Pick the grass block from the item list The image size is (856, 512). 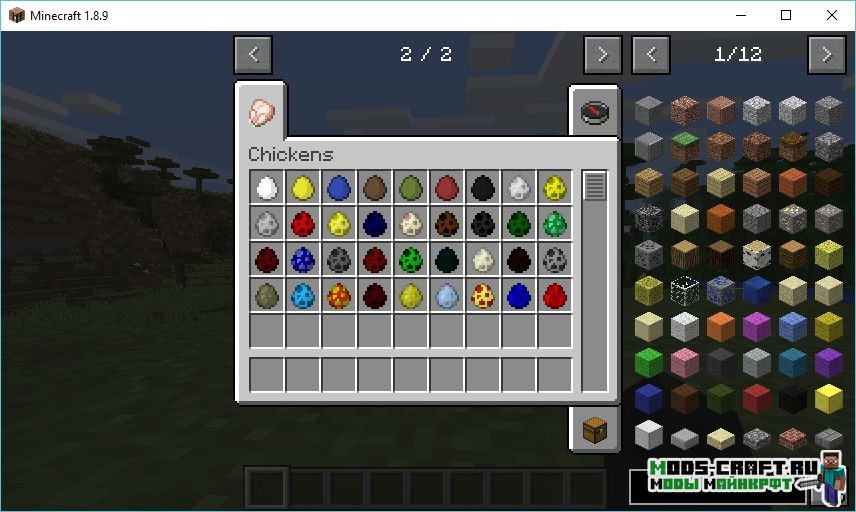[x=684, y=145]
